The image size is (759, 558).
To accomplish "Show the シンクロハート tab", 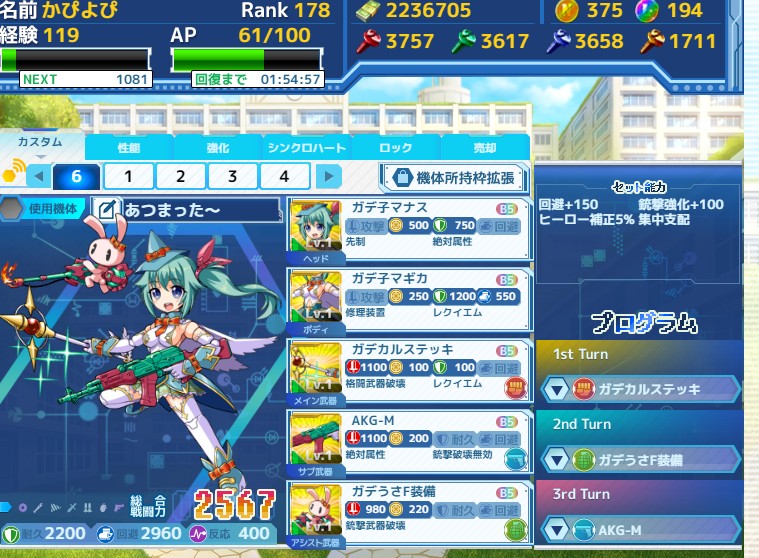I will click(306, 147).
